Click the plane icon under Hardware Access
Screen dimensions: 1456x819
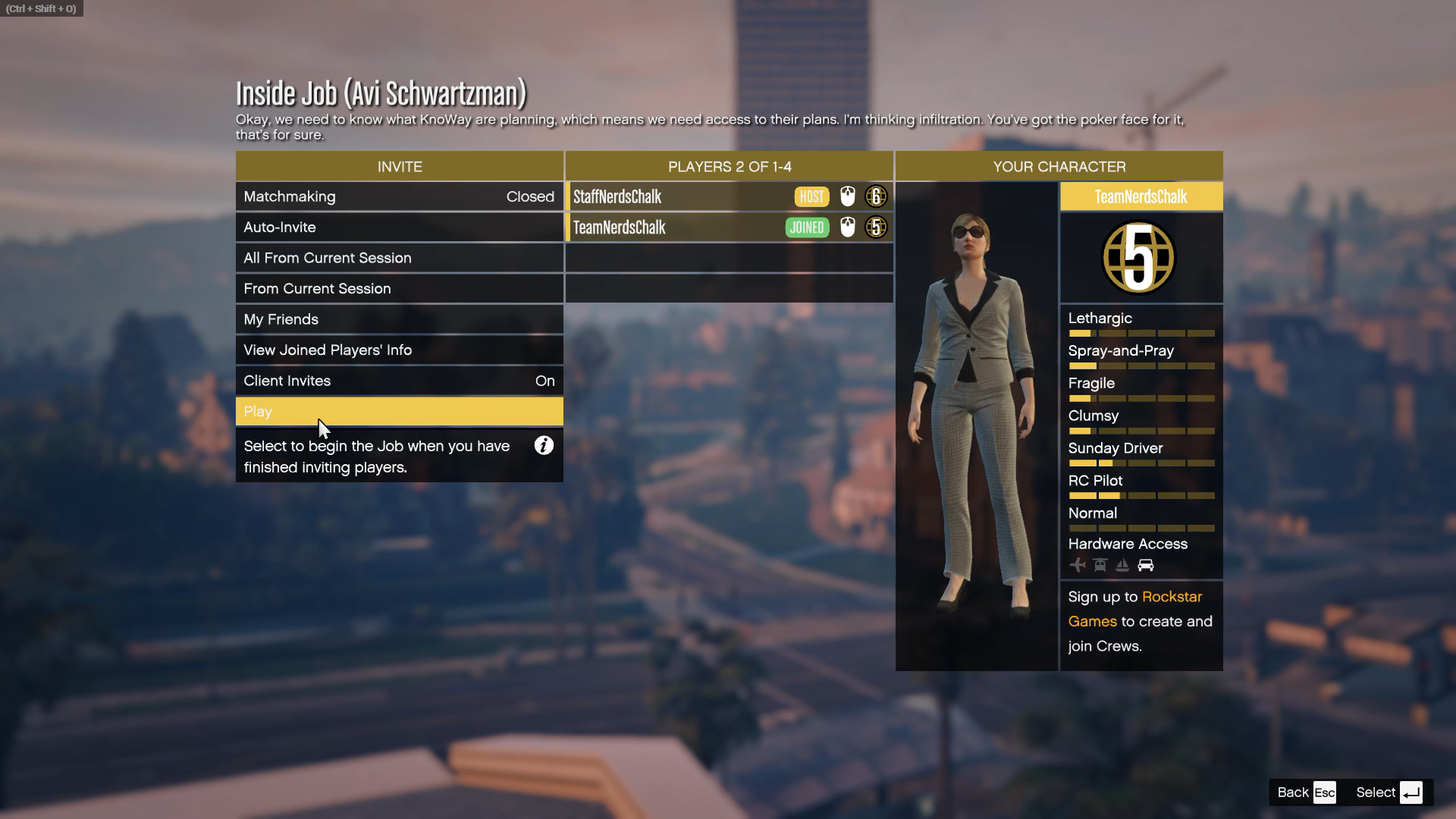[1078, 565]
